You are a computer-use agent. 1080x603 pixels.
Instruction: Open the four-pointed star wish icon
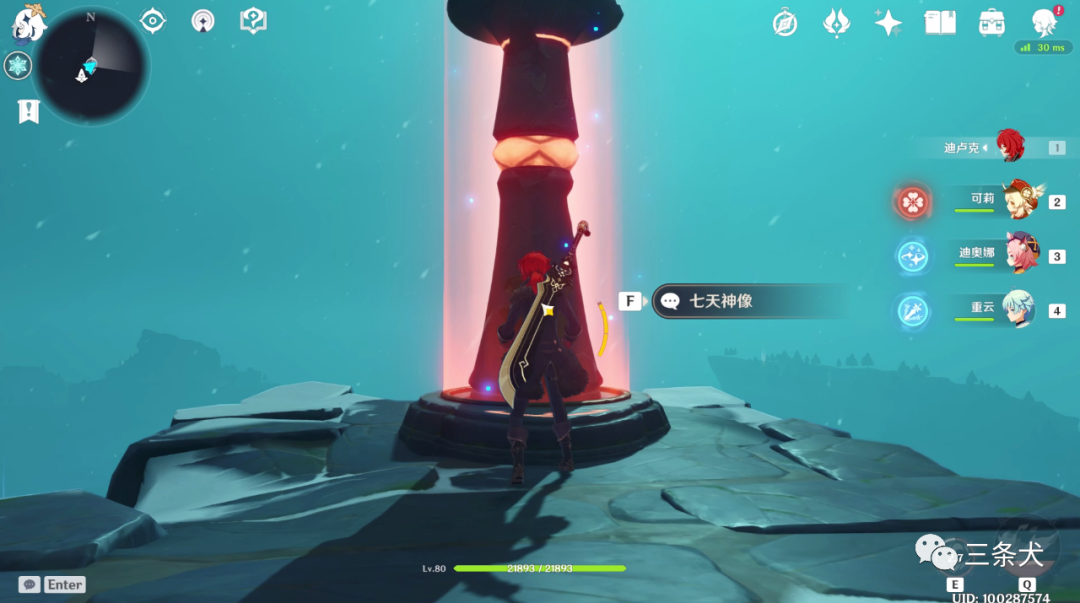(x=888, y=23)
